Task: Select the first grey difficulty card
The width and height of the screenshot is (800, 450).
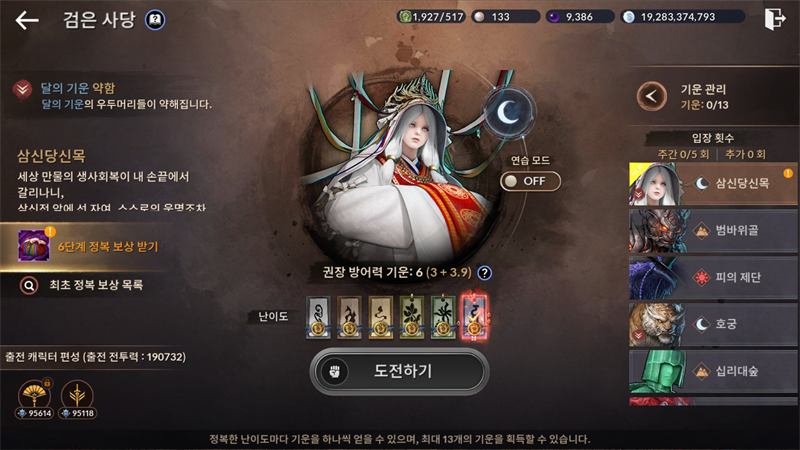Action: (318, 316)
